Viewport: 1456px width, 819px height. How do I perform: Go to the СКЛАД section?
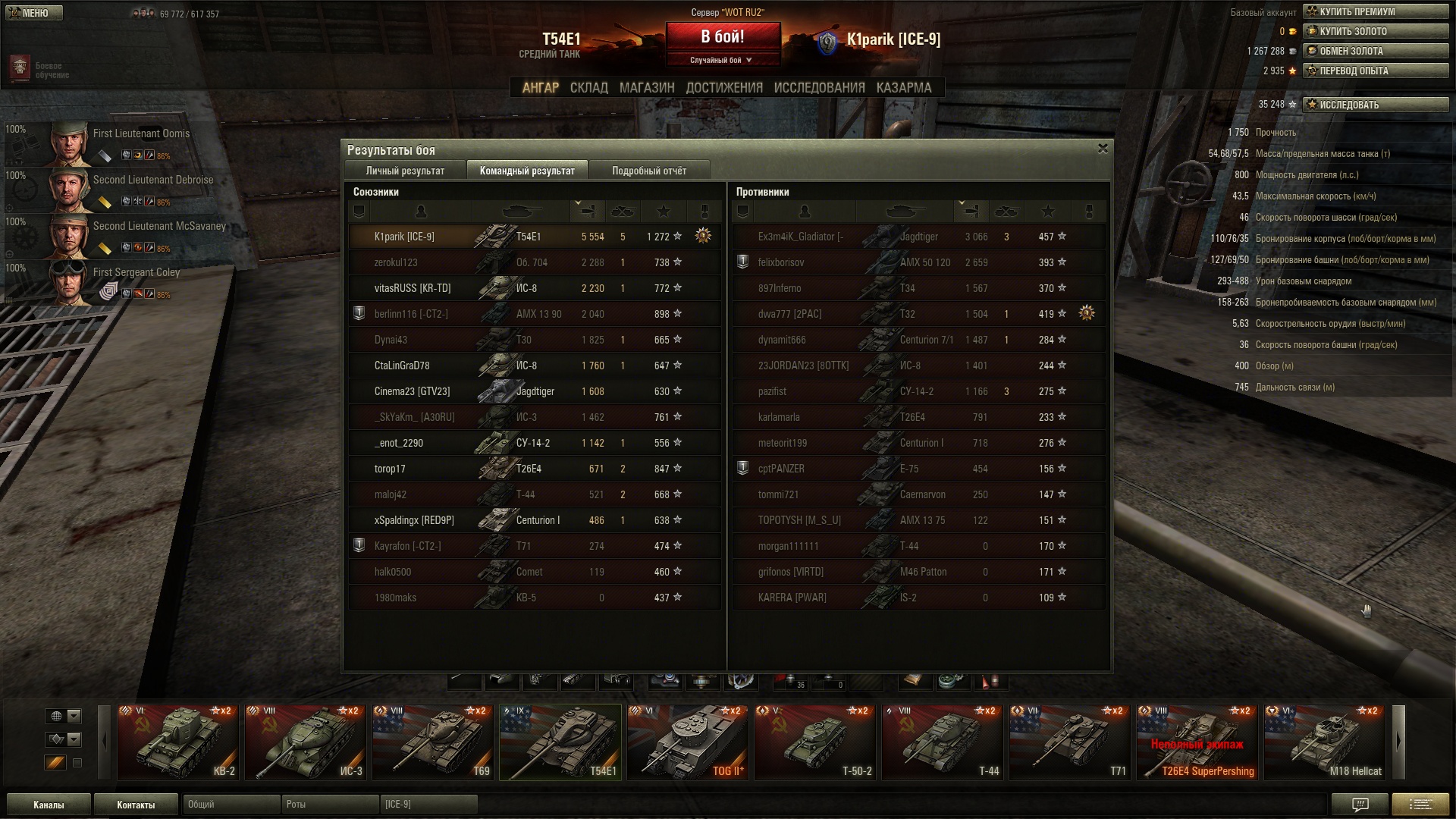click(x=588, y=88)
